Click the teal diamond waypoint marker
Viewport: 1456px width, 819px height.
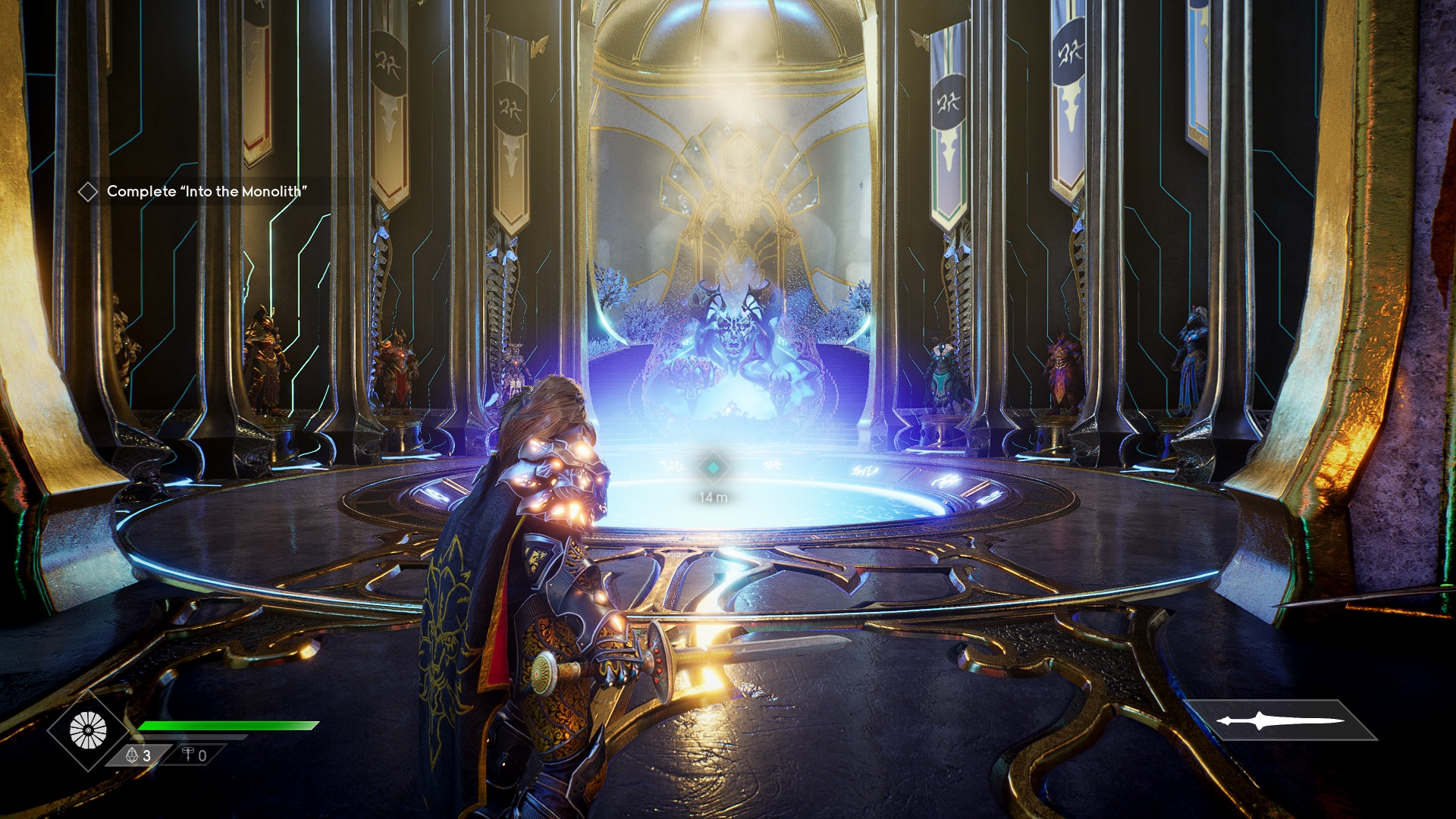tap(713, 468)
